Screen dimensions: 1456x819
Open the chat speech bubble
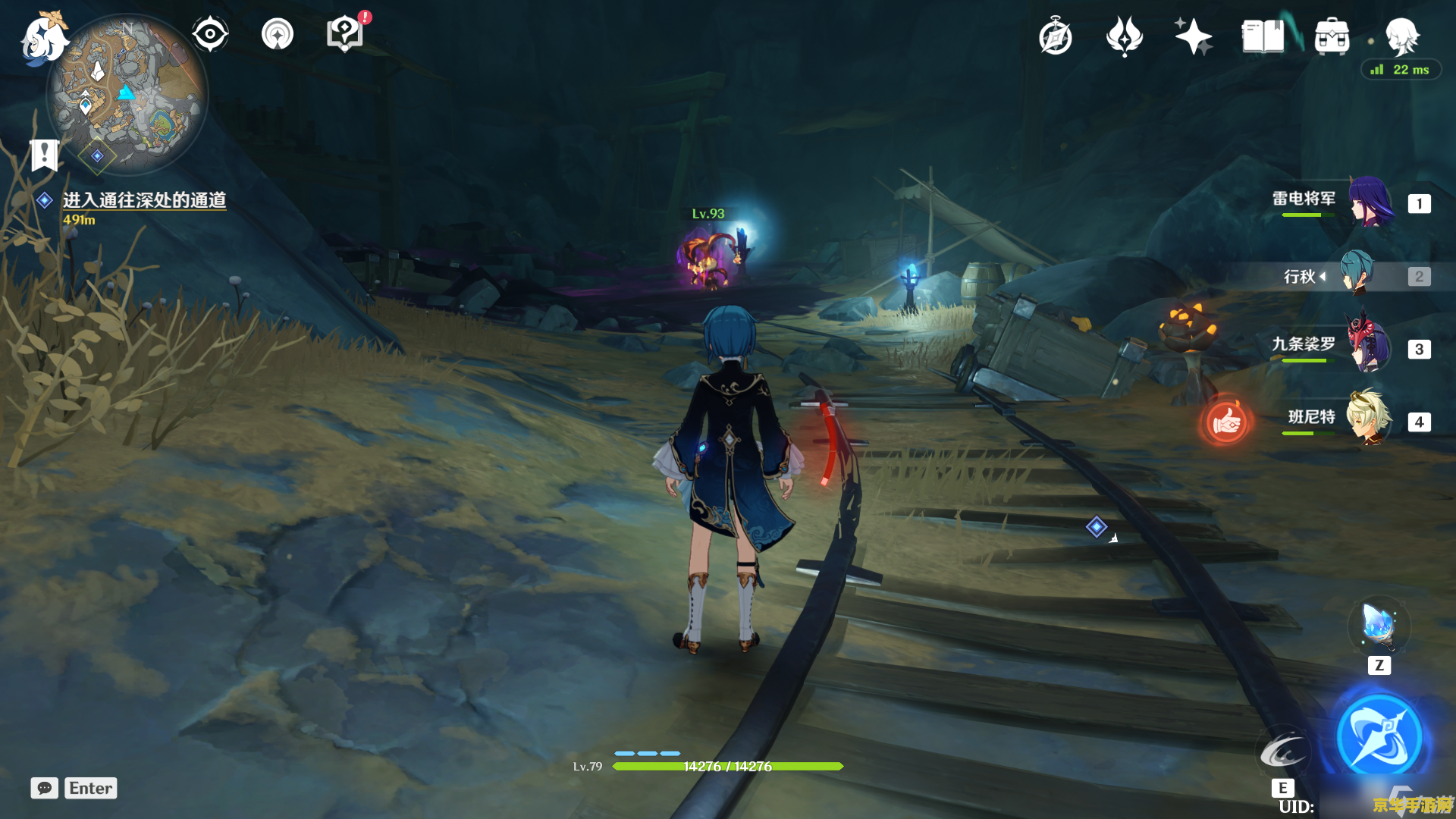(x=44, y=788)
